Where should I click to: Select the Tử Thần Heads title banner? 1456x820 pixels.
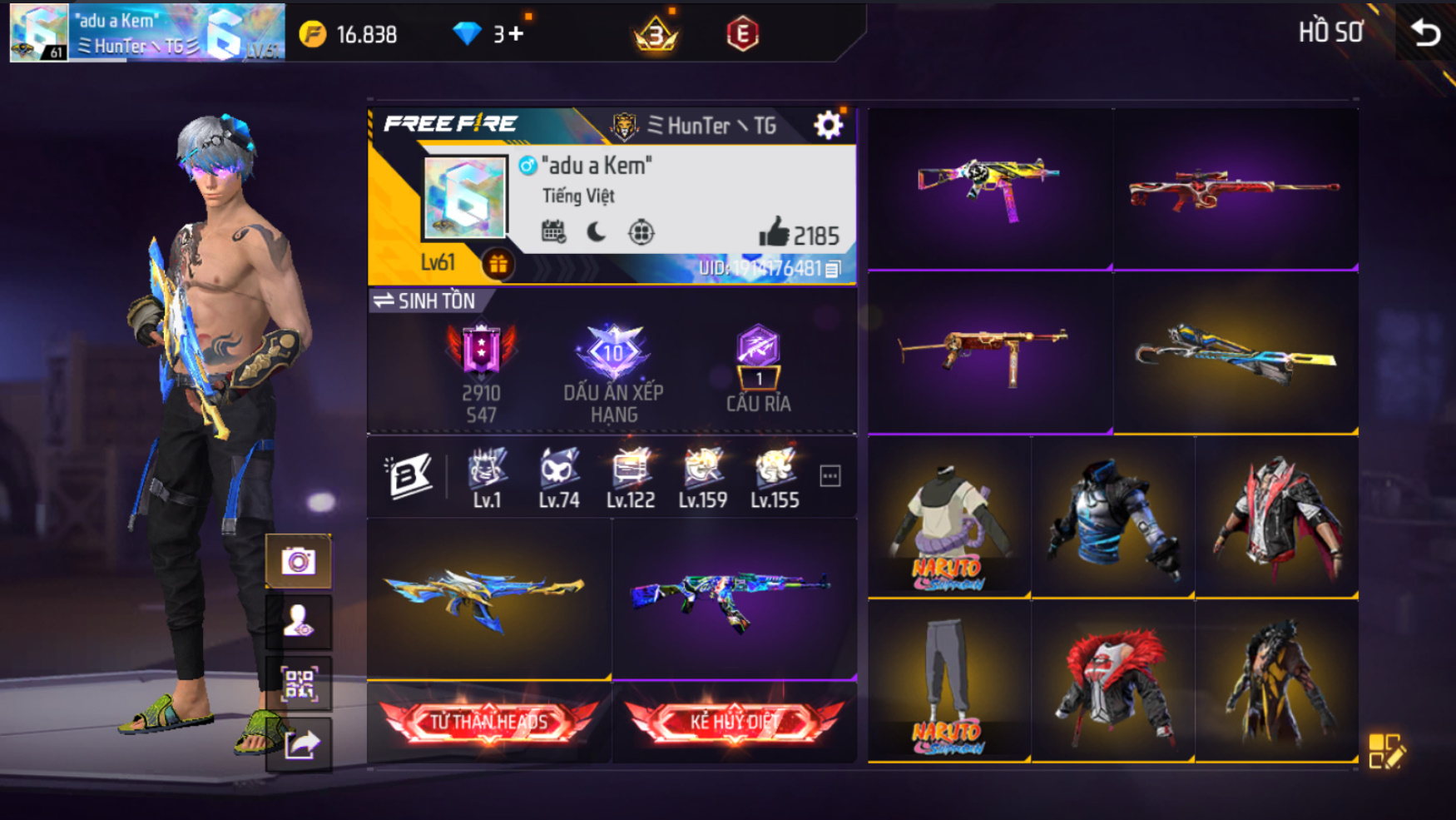[x=488, y=722]
